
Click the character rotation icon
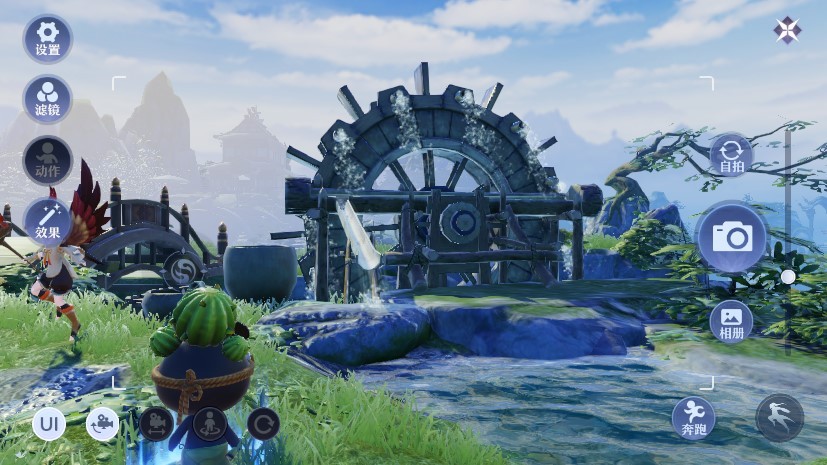(x=210, y=424)
